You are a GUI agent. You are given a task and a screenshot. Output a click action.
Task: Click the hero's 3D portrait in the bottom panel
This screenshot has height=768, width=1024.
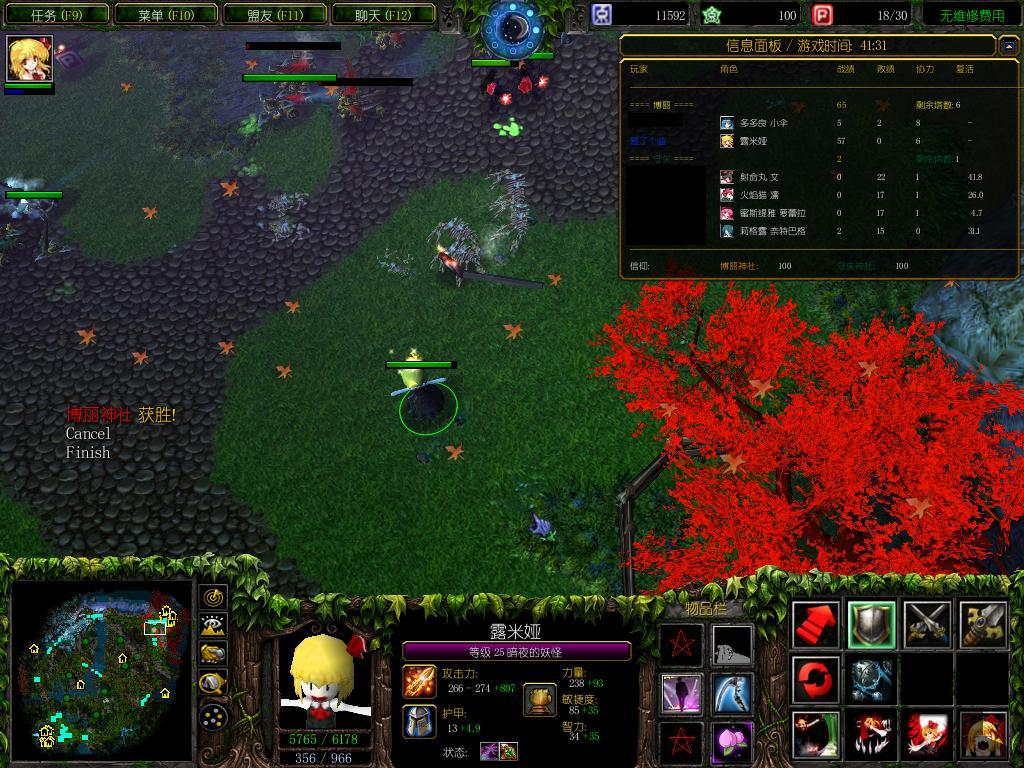(324, 680)
